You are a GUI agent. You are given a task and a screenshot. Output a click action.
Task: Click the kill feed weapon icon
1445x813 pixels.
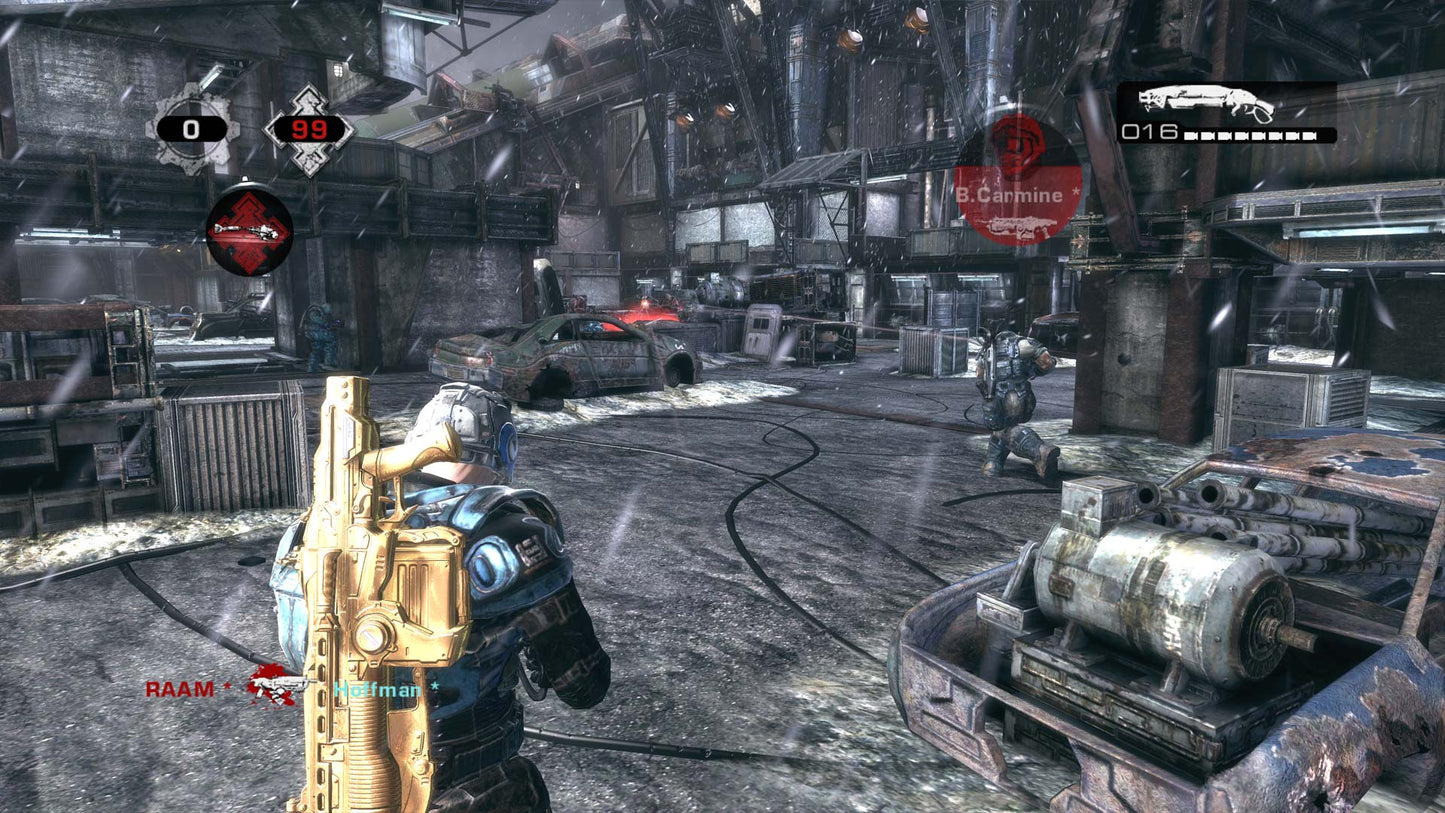pos(277,685)
